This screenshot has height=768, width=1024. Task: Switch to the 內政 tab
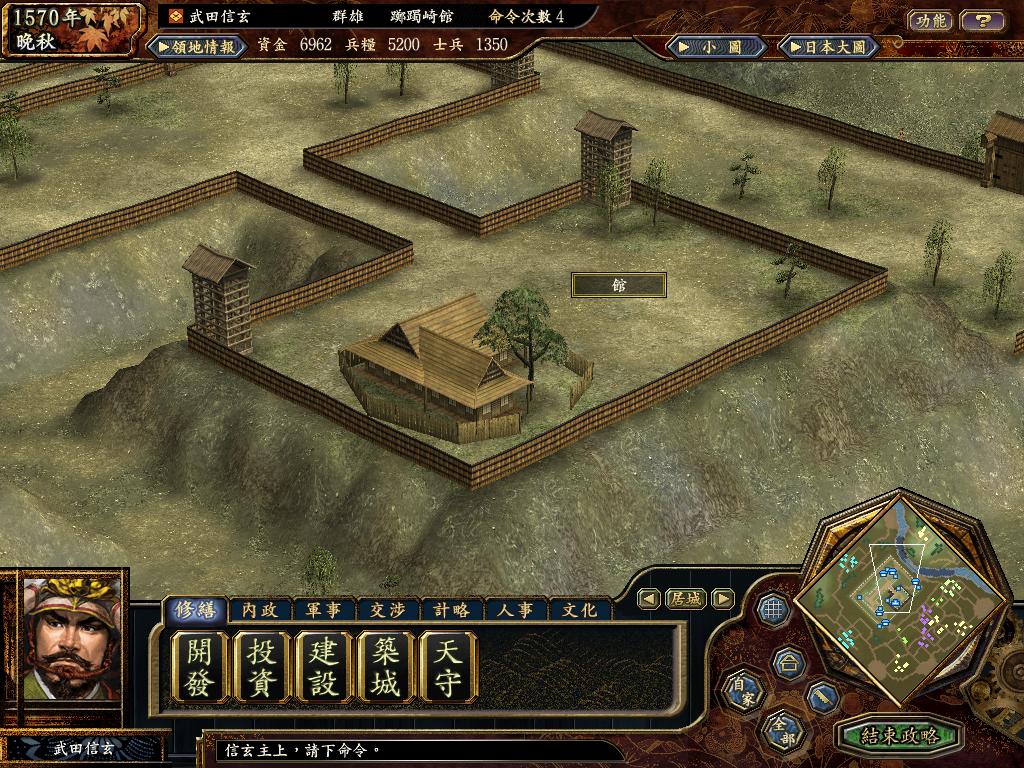(260, 609)
